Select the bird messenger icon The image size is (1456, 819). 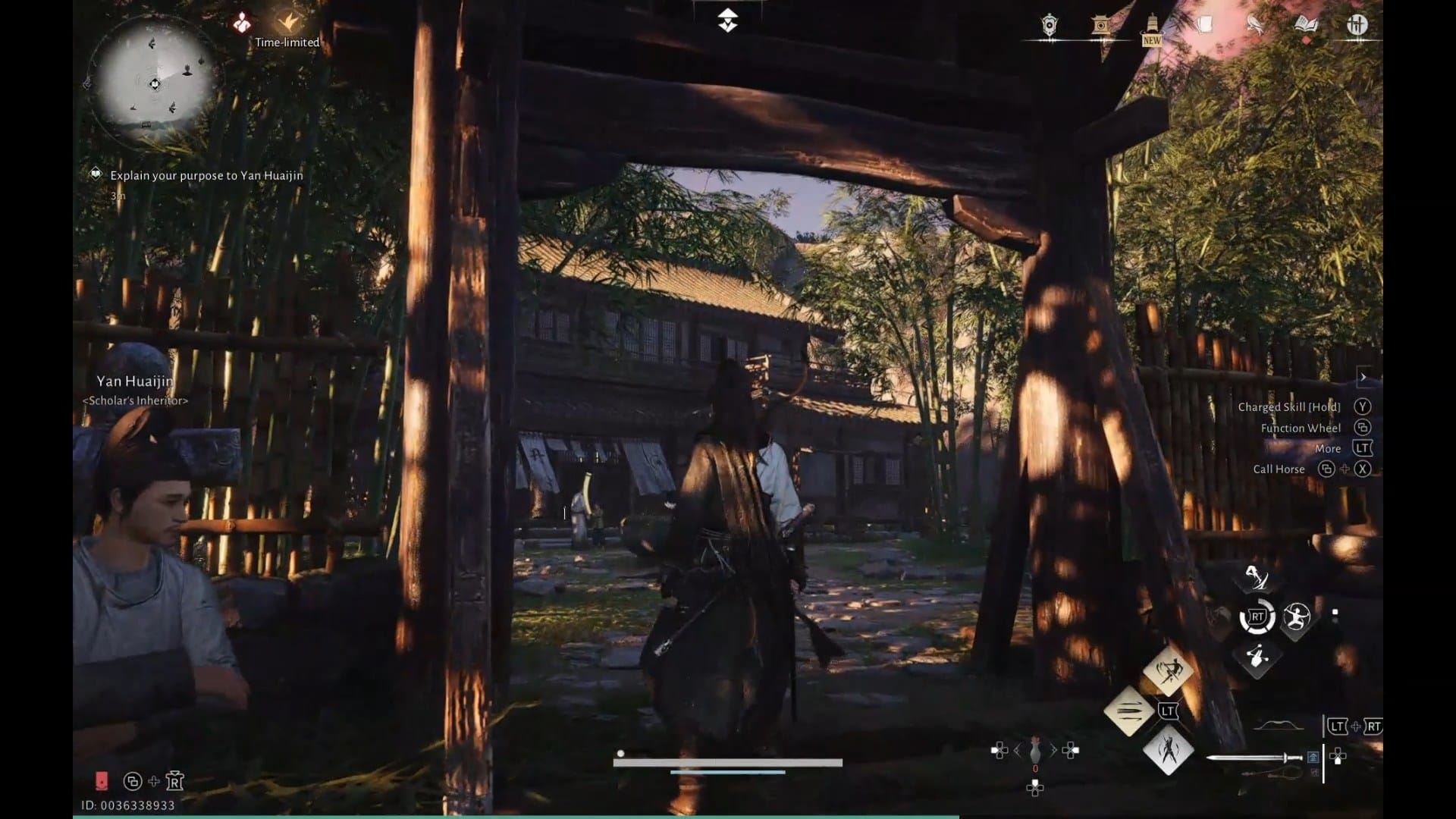(1254, 24)
